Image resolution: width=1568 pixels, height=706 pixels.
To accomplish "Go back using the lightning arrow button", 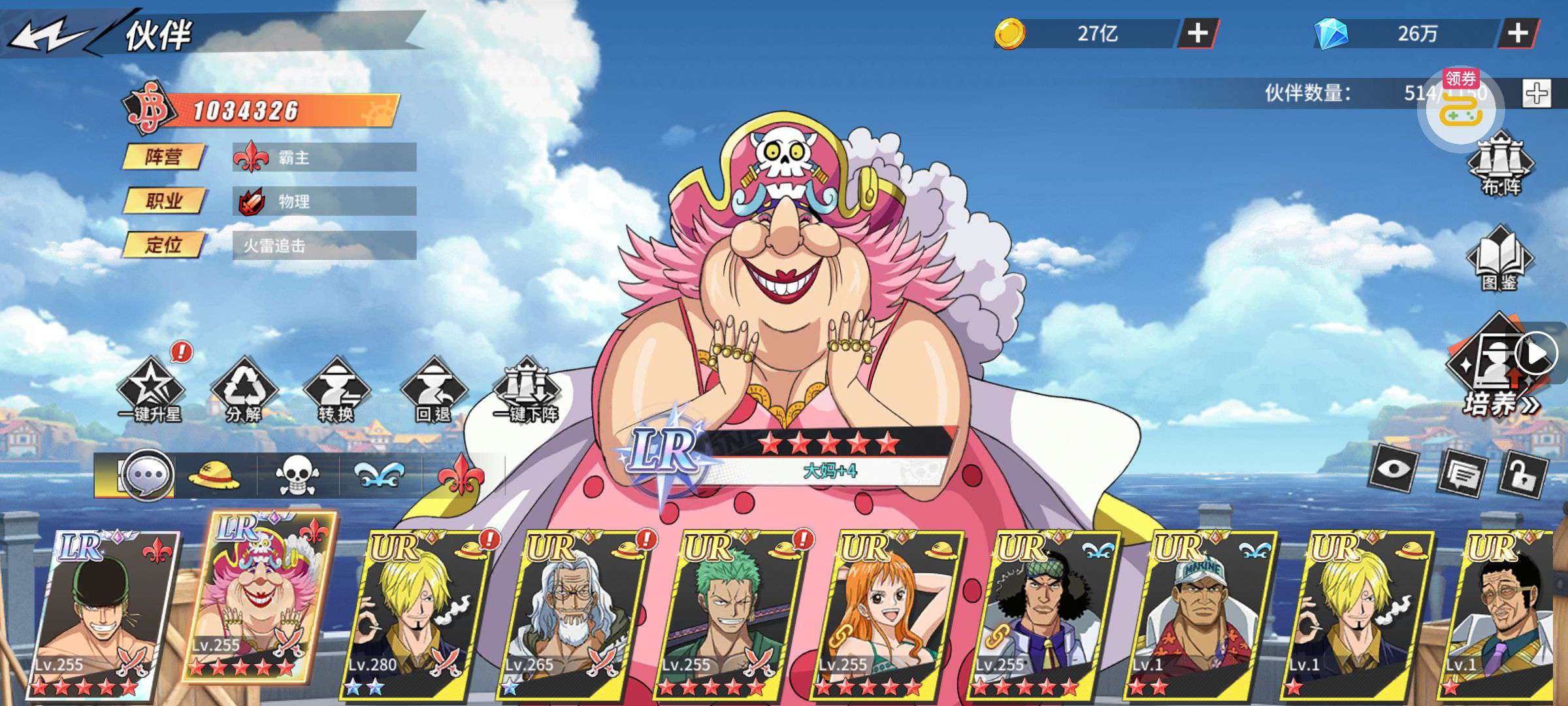I will [49, 34].
